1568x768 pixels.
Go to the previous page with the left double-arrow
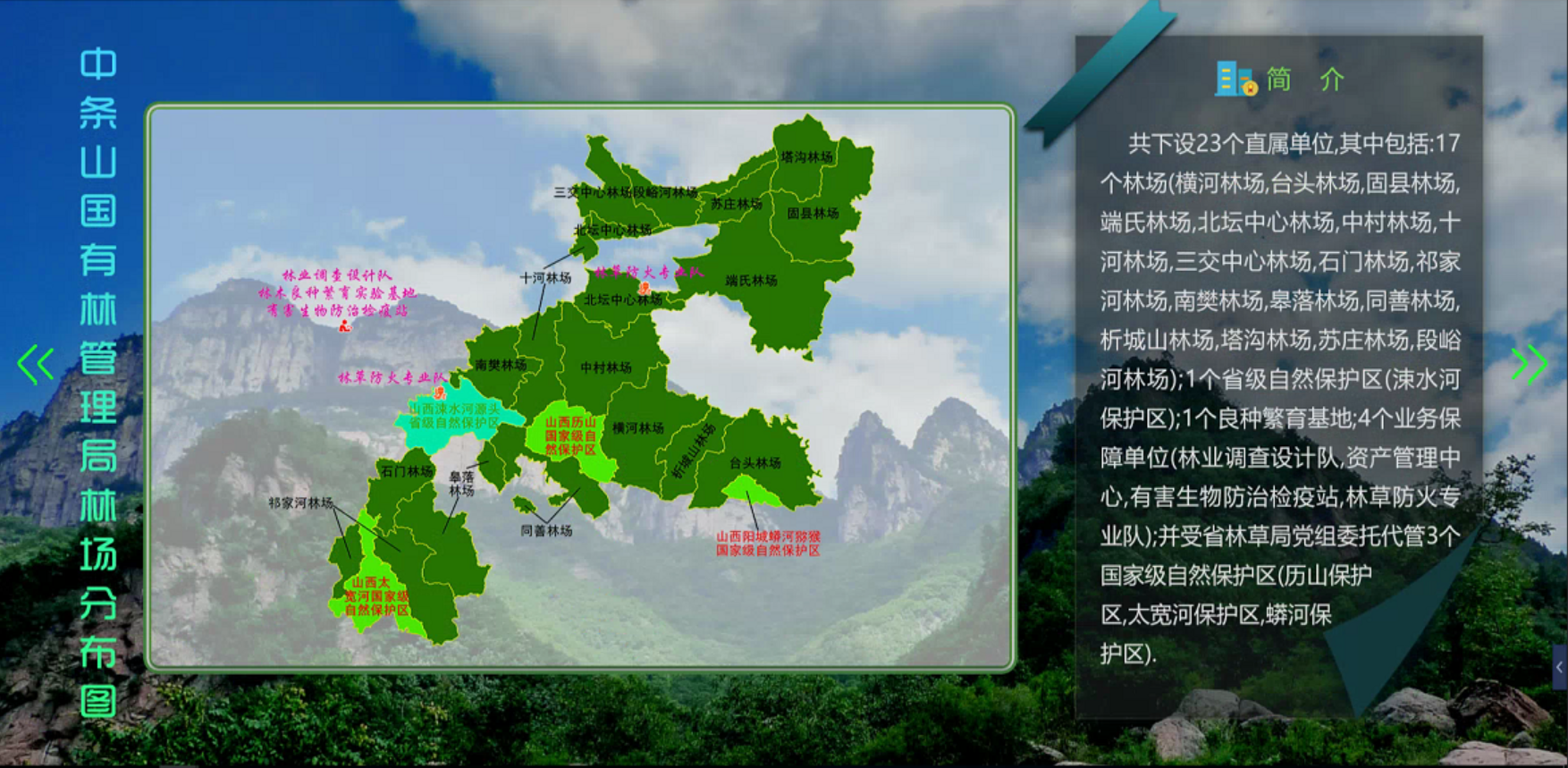pyautogui.click(x=36, y=364)
